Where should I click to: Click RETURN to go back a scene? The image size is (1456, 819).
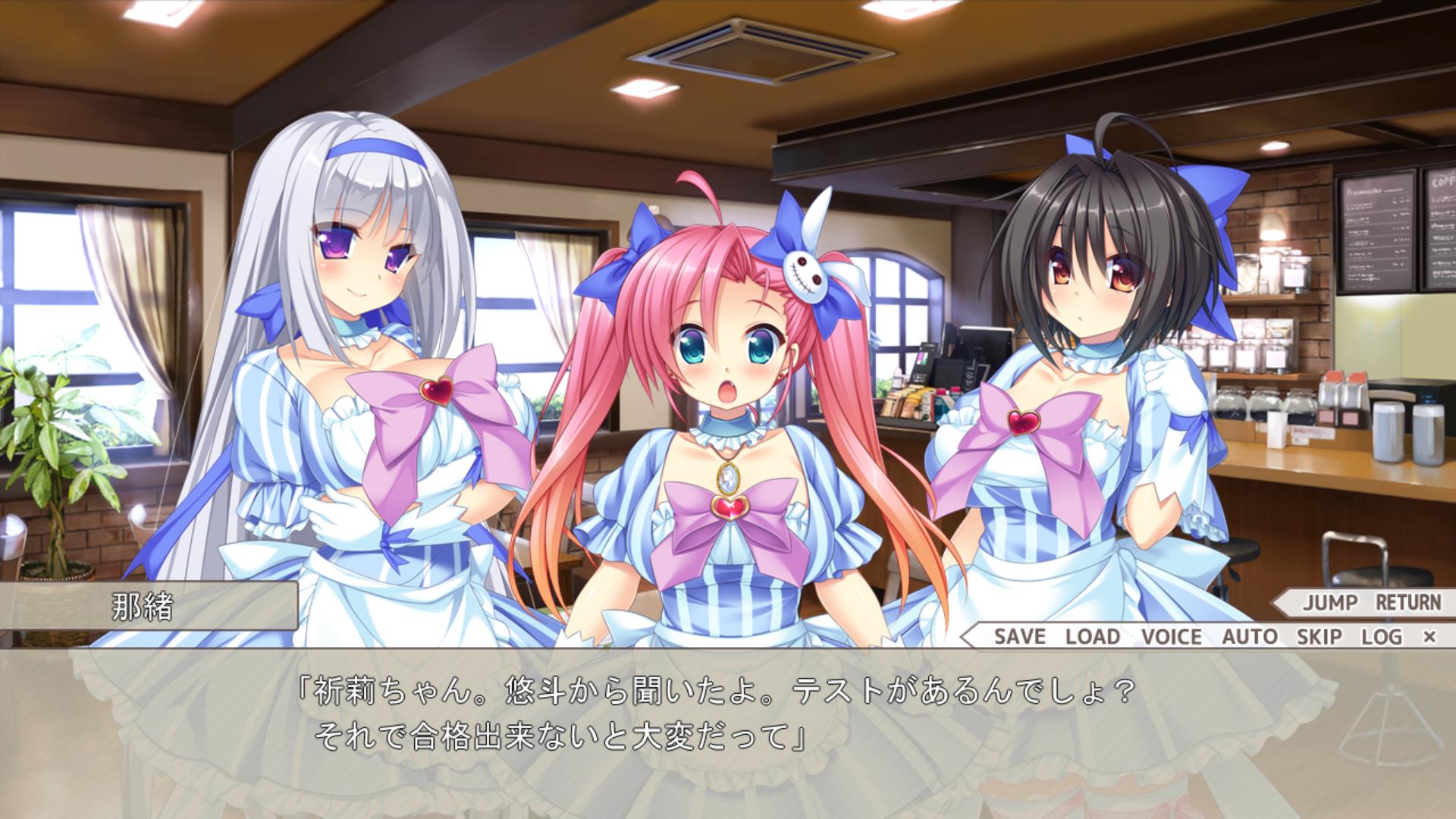point(1408,603)
